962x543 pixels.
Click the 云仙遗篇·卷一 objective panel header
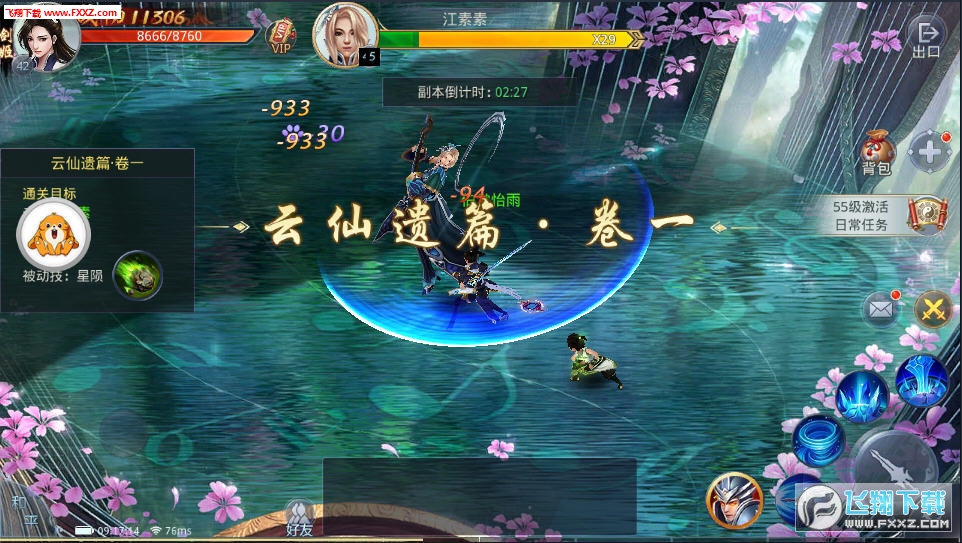pos(97,163)
